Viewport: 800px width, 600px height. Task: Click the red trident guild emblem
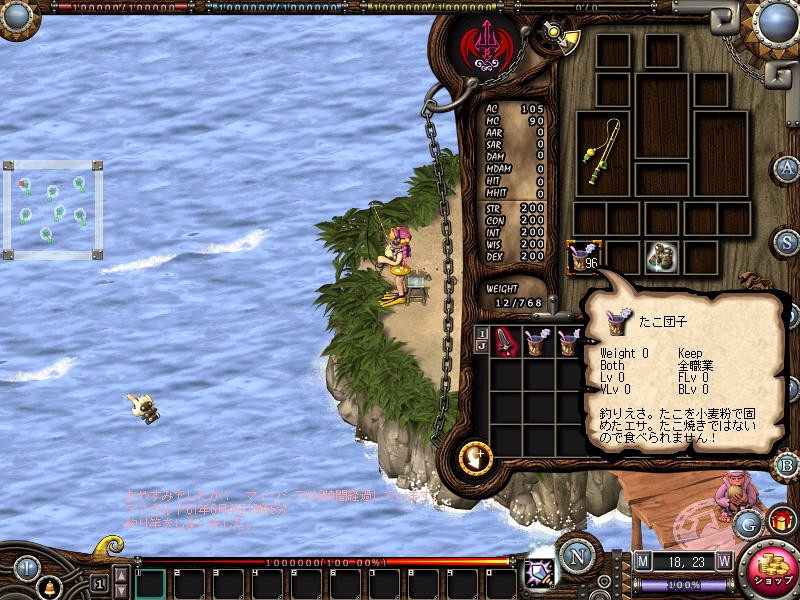tap(485, 43)
